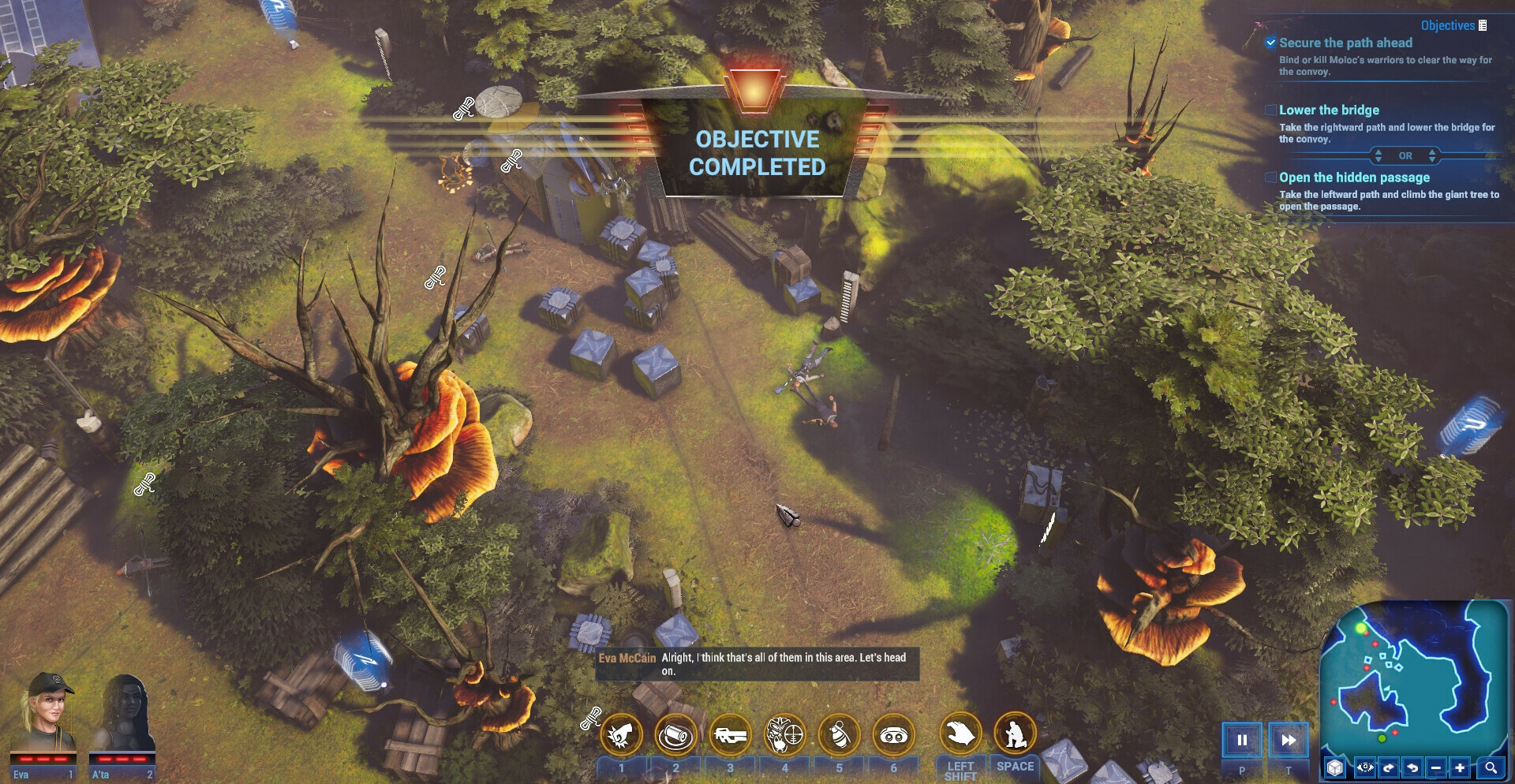The width and height of the screenshot is (1515, 784).
Task: Activate the masked target crosshair ability
Action: coord(784,735)
